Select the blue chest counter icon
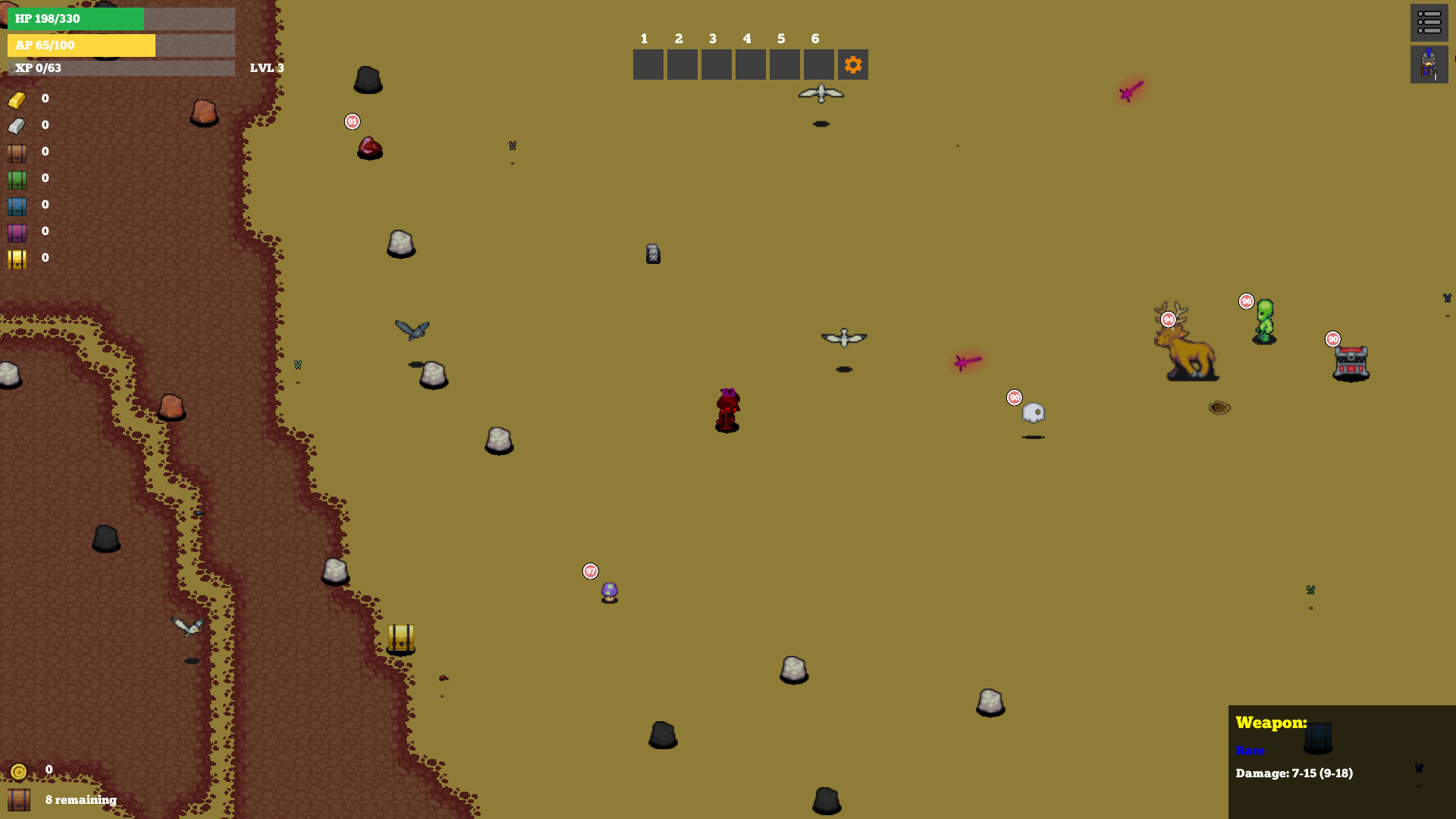Image resolution: width=1456 pixels, height=819 pixels. tap(17, 206)
